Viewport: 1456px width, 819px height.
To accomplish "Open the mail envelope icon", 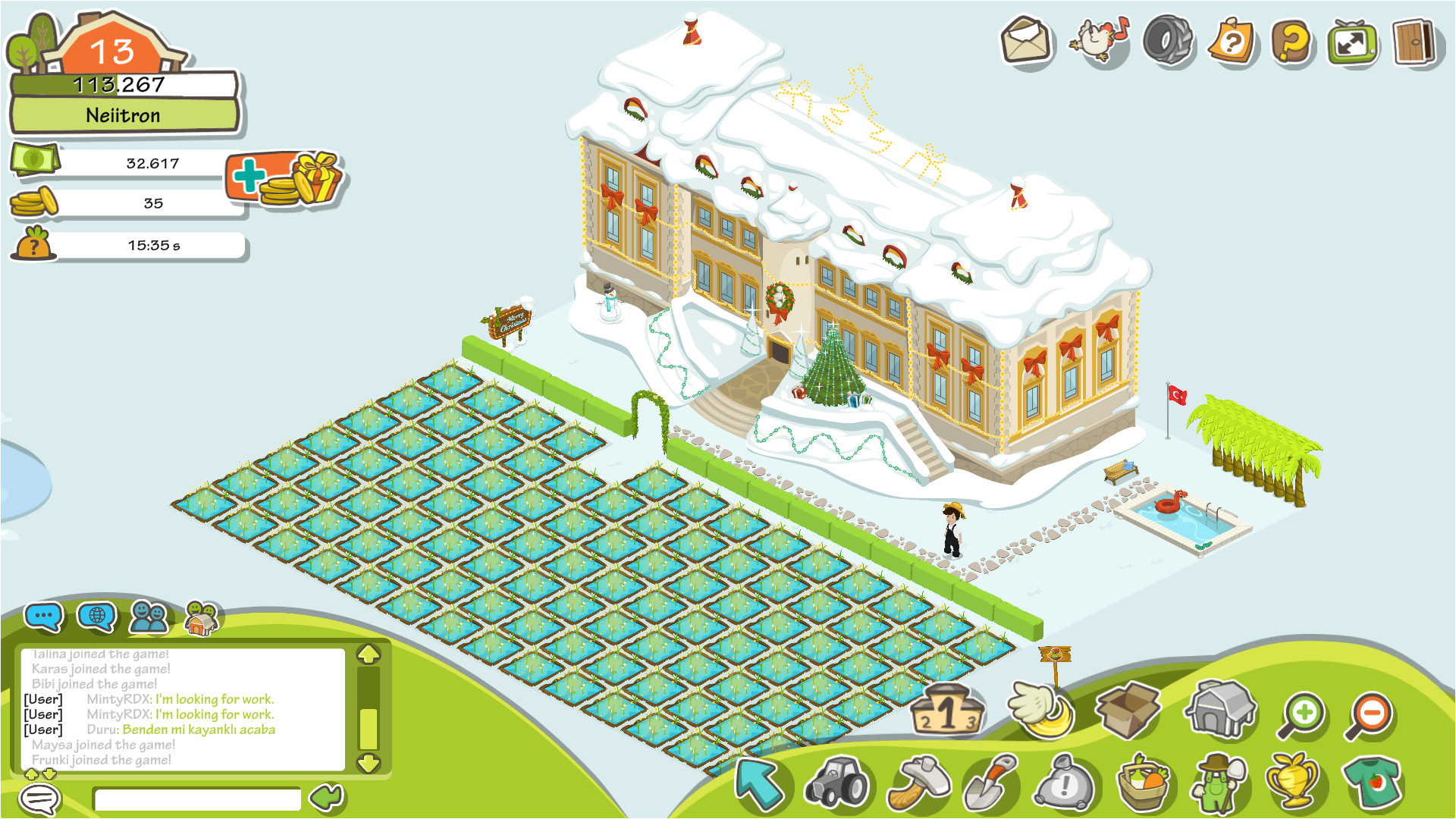I will pyautogui.click(x=1026, y=40).
